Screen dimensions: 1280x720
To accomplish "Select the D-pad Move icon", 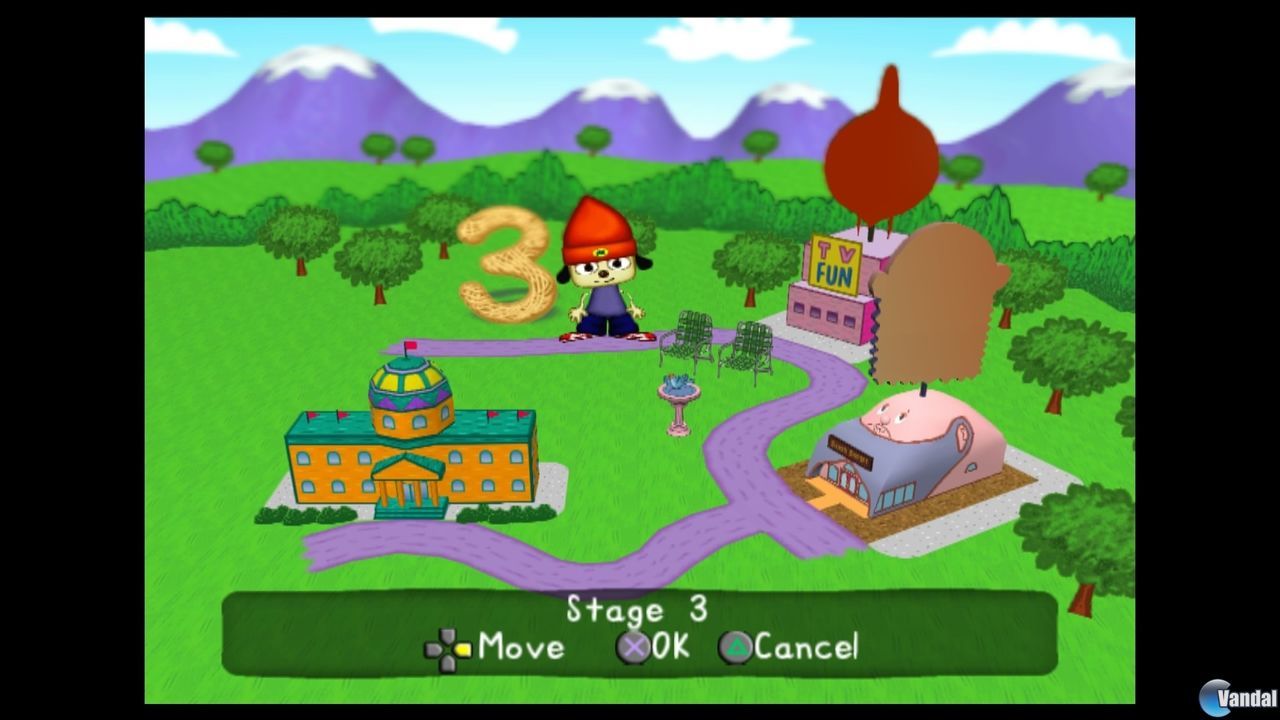I will (447, 647).
